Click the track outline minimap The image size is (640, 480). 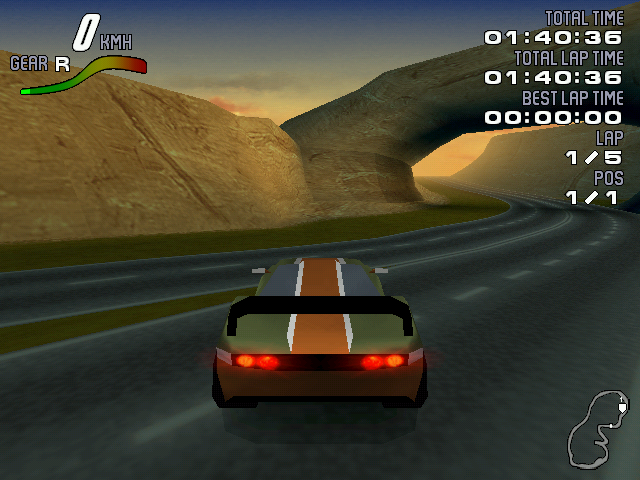click(598, 430)
